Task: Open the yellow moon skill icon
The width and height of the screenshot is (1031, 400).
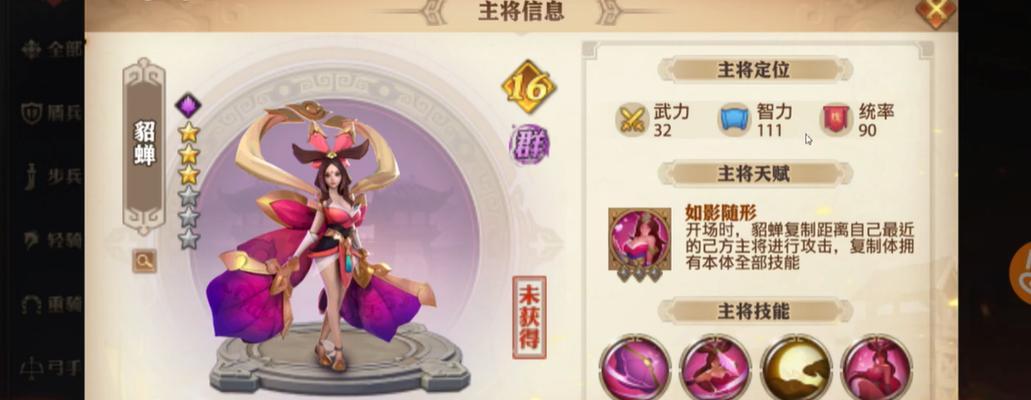Action: (x=795, y=367)
